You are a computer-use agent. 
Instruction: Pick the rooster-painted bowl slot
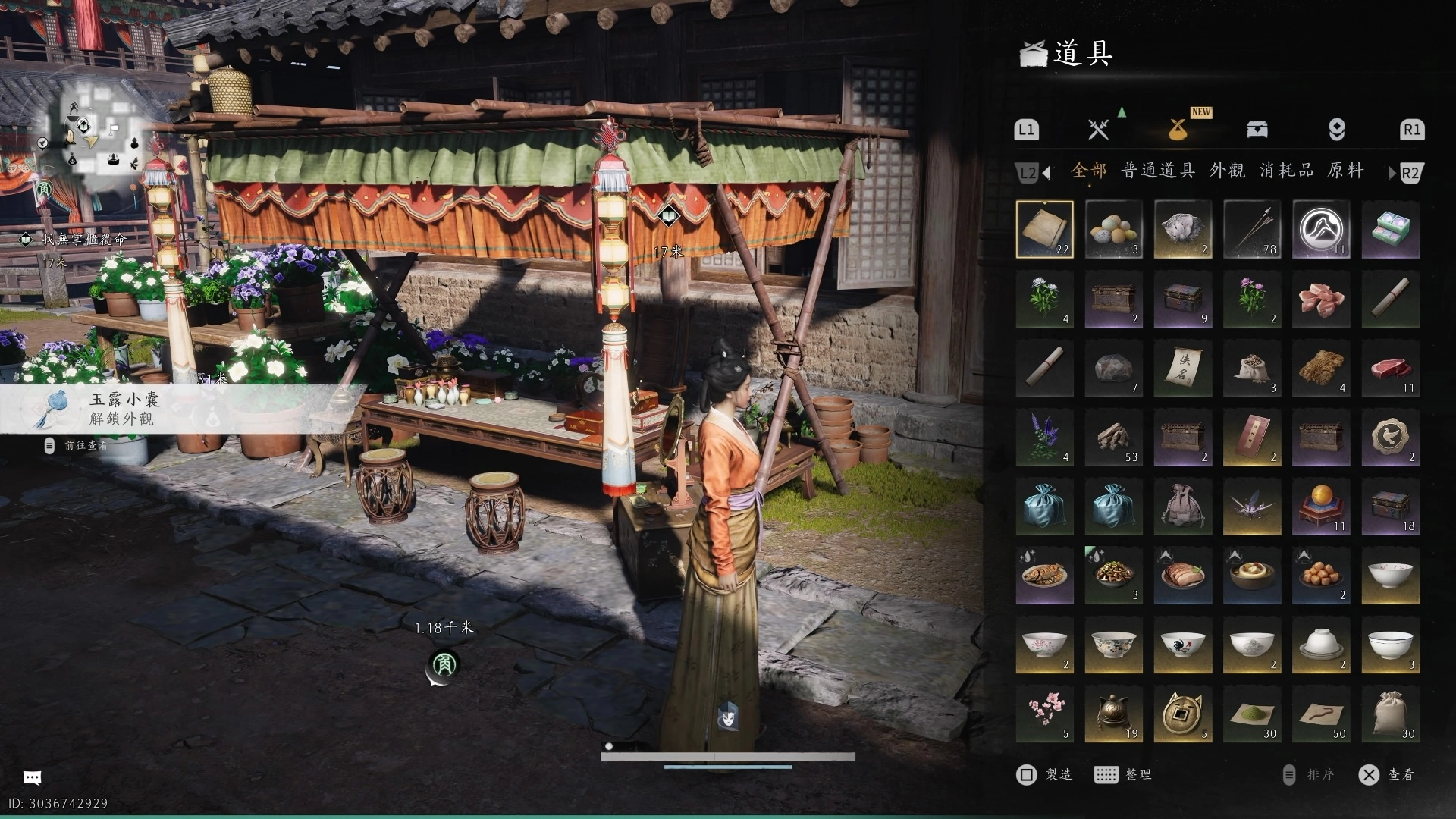point(1182,645)
